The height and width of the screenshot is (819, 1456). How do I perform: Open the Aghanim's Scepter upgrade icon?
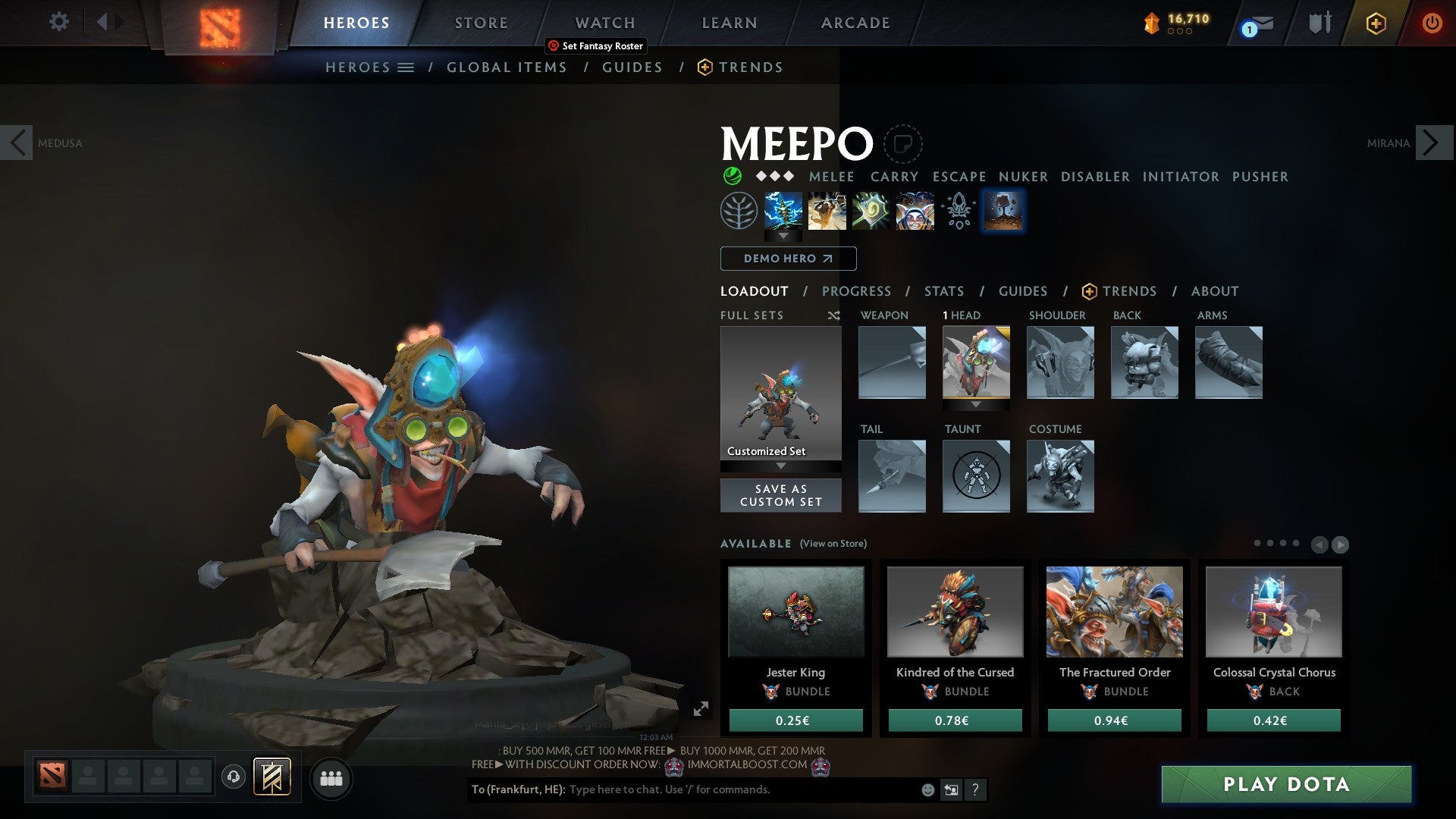coord(958,210)
